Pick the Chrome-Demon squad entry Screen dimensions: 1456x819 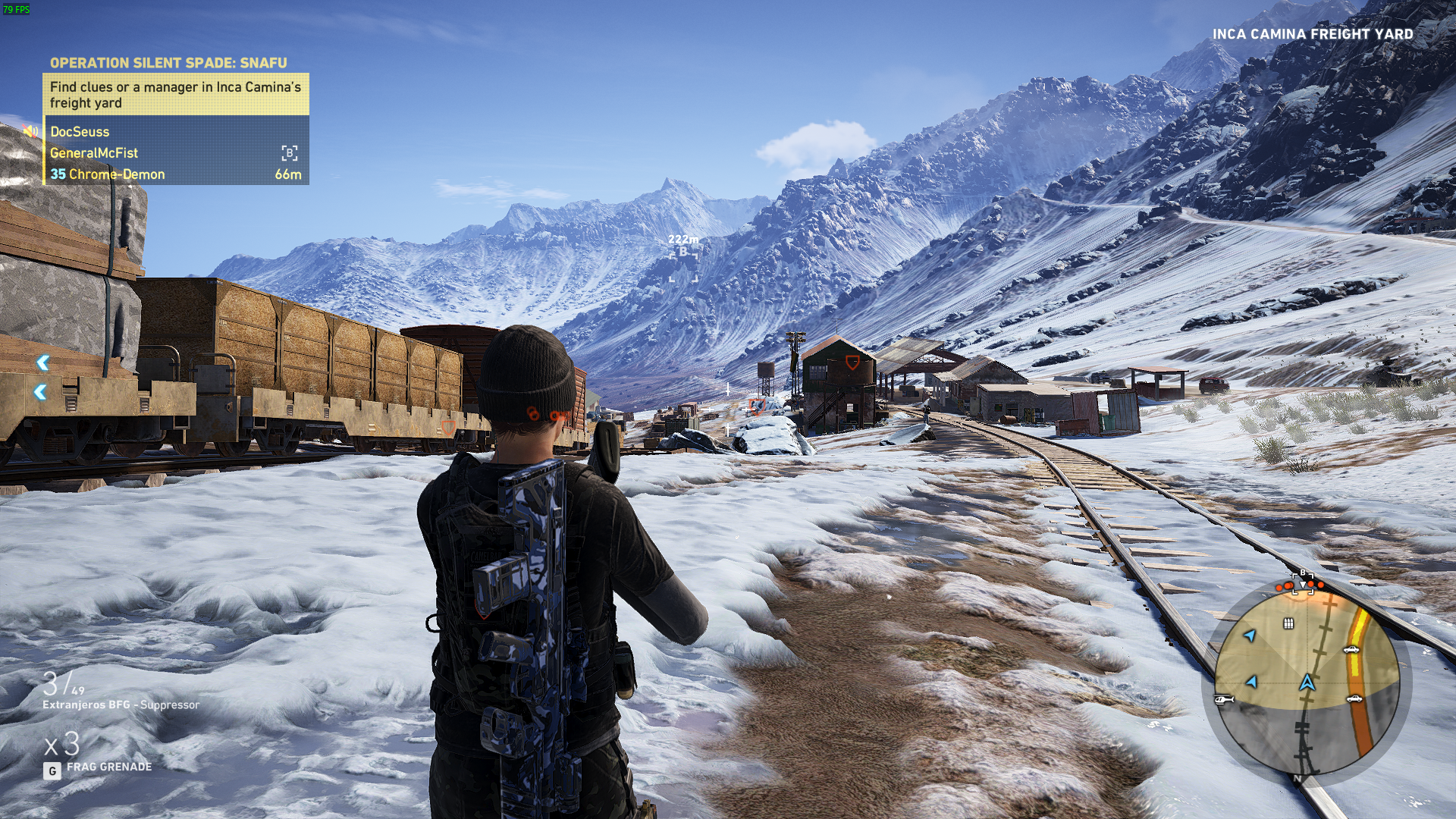(116, 174)
